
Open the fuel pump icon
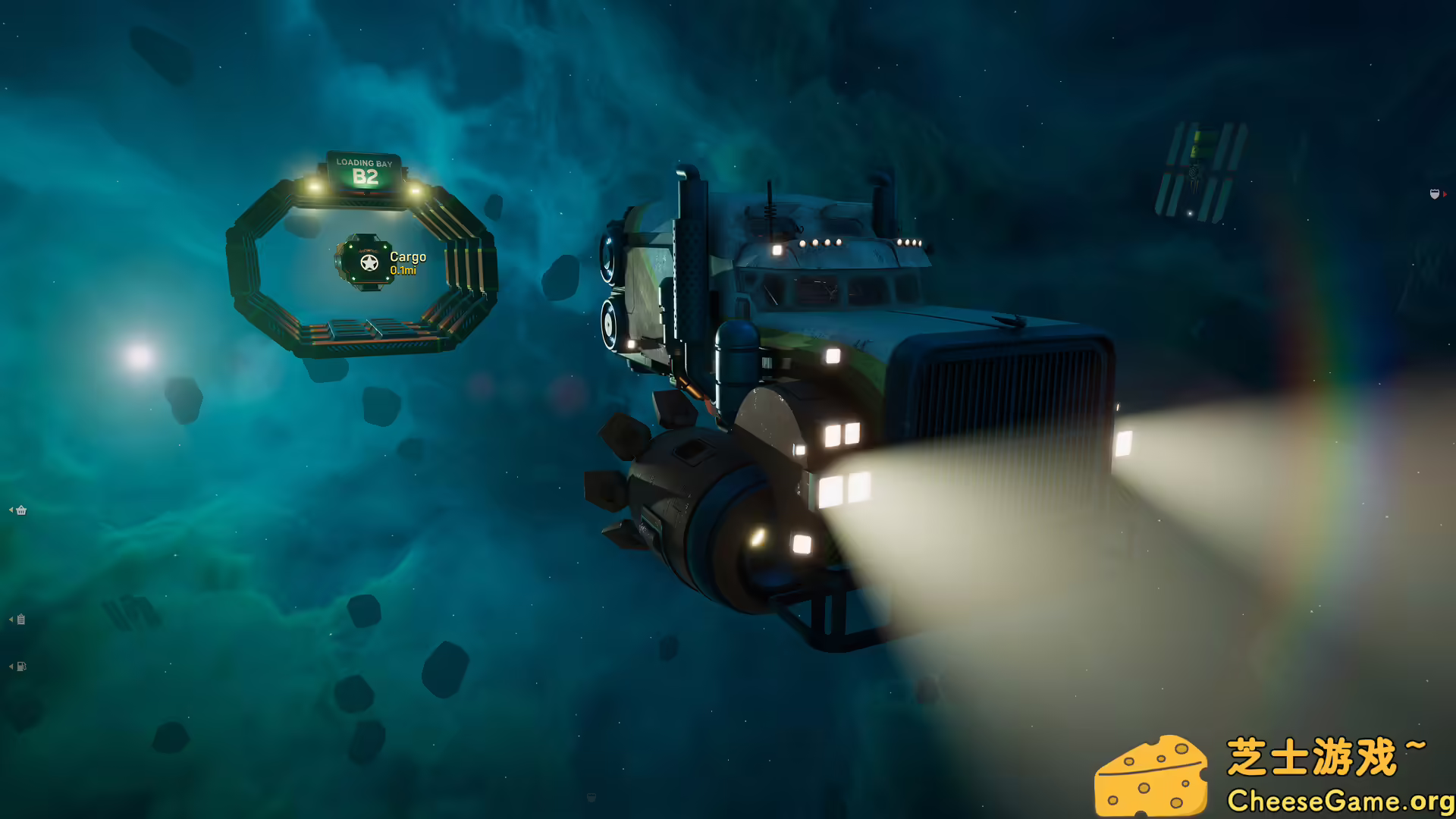(x=20, y=666)
